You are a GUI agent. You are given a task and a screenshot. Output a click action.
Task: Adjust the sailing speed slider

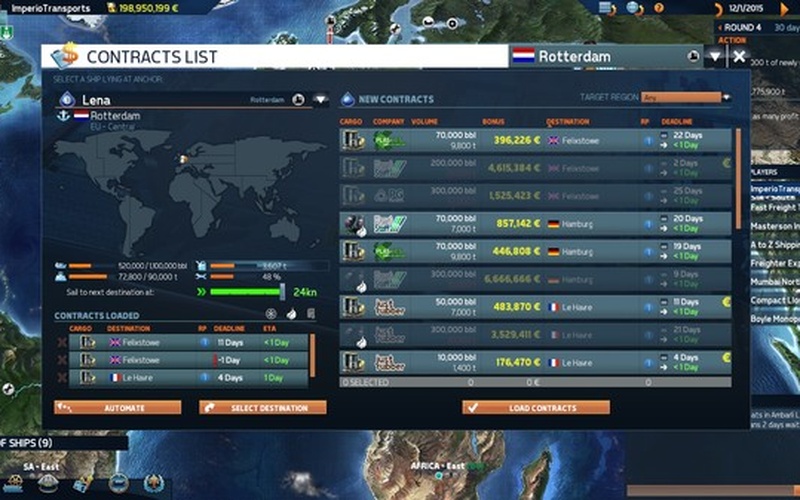[282, 292]
